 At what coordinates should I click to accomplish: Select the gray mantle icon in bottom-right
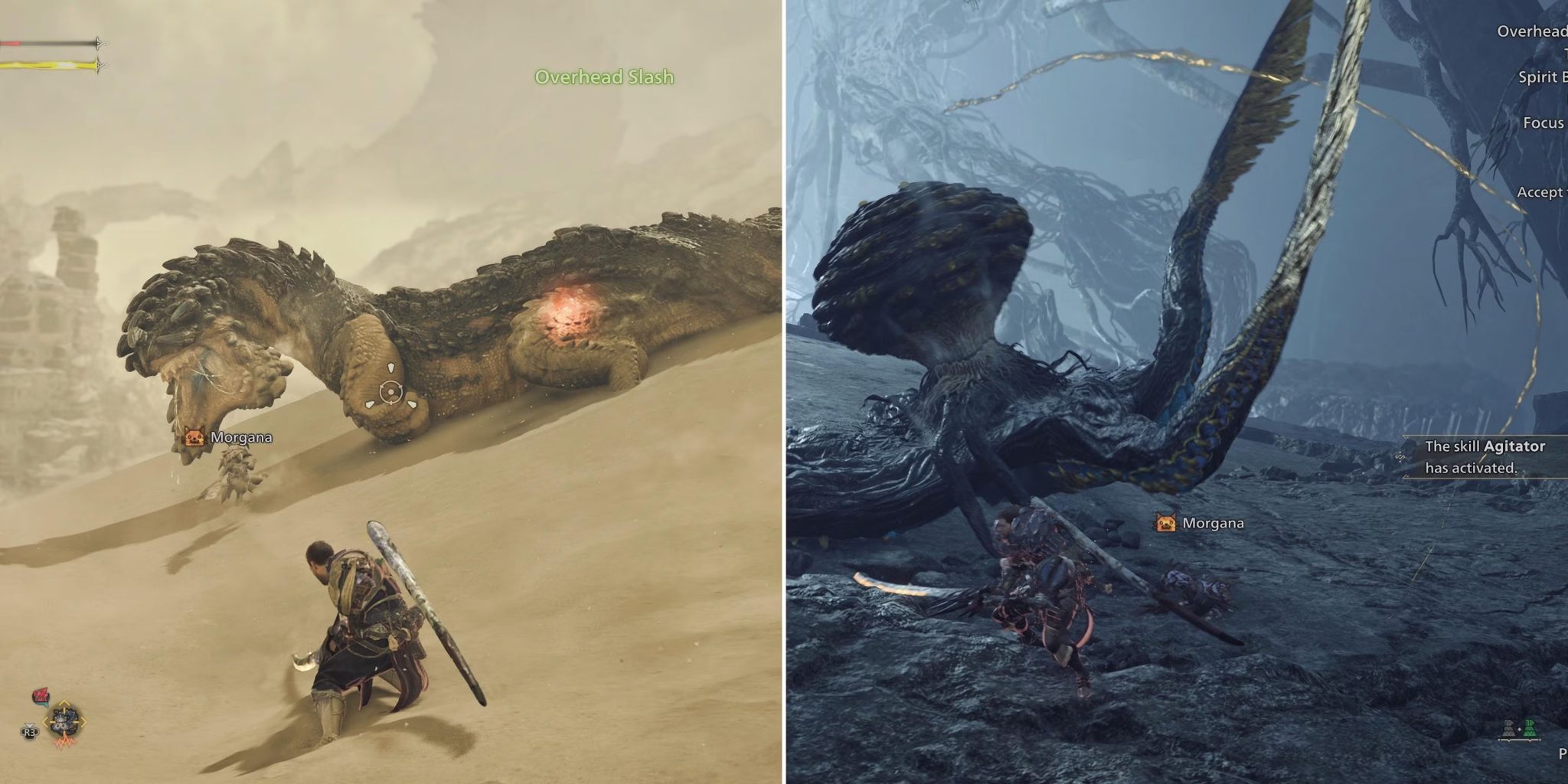point(1510,729)
